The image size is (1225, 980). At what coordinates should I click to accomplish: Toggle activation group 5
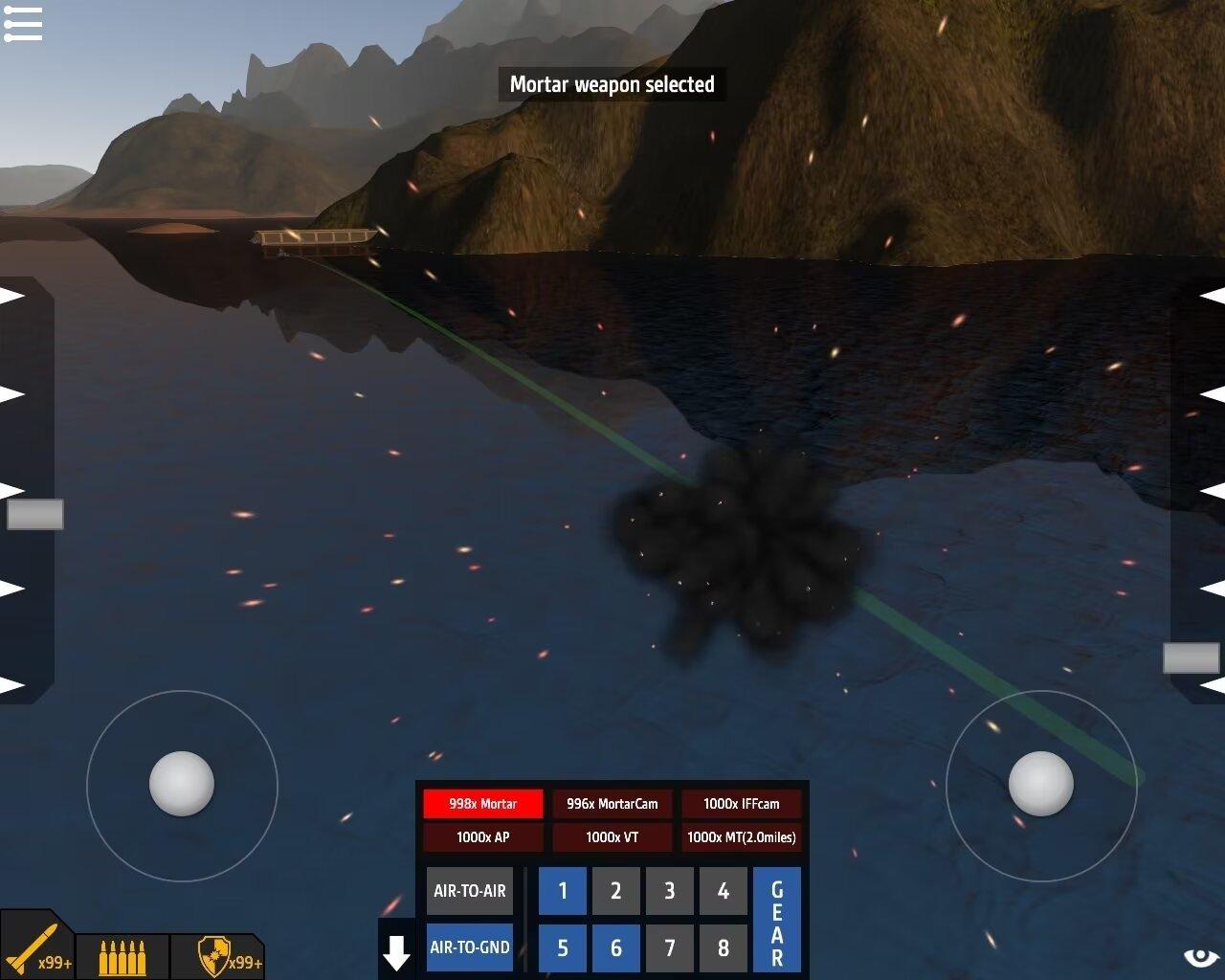coord(563,947)
